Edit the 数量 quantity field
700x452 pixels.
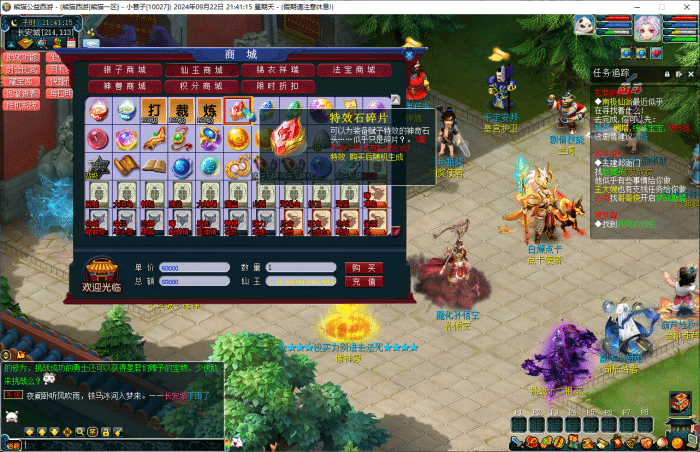(300, 268)
